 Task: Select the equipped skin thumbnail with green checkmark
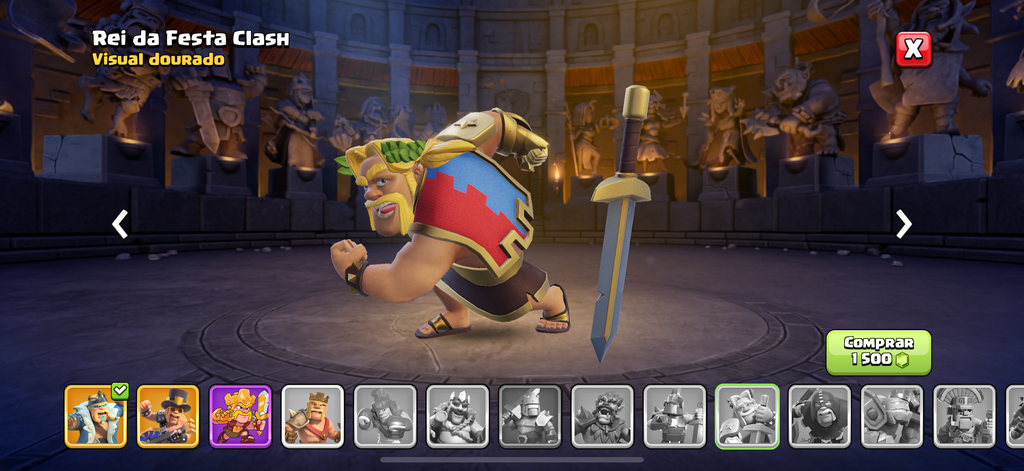tap(96, 415)
